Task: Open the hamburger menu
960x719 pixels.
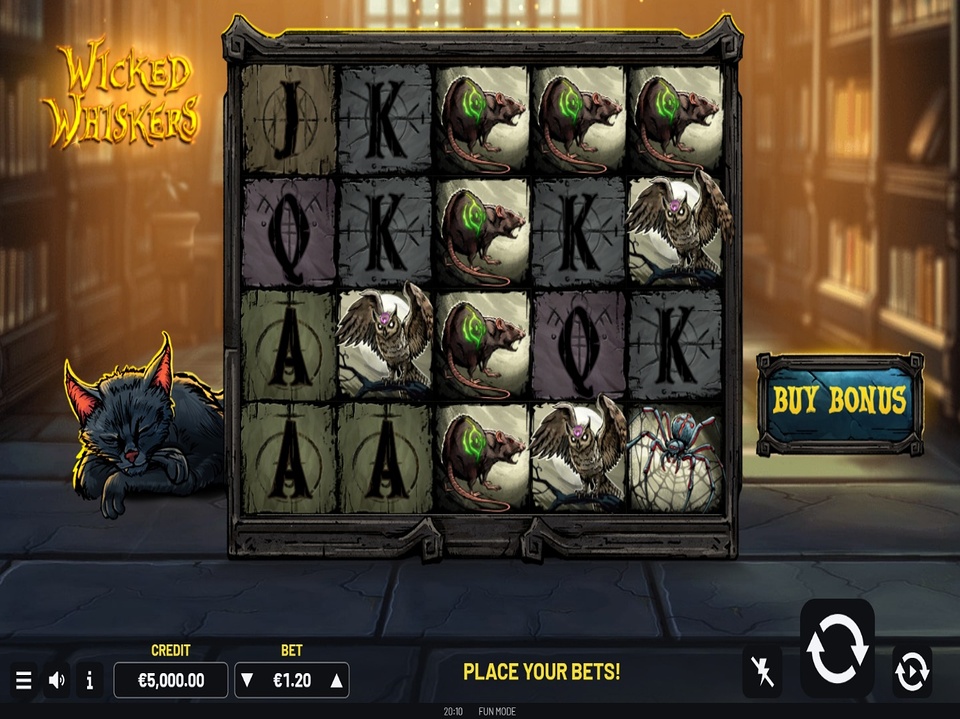Action: coord(24,681)
